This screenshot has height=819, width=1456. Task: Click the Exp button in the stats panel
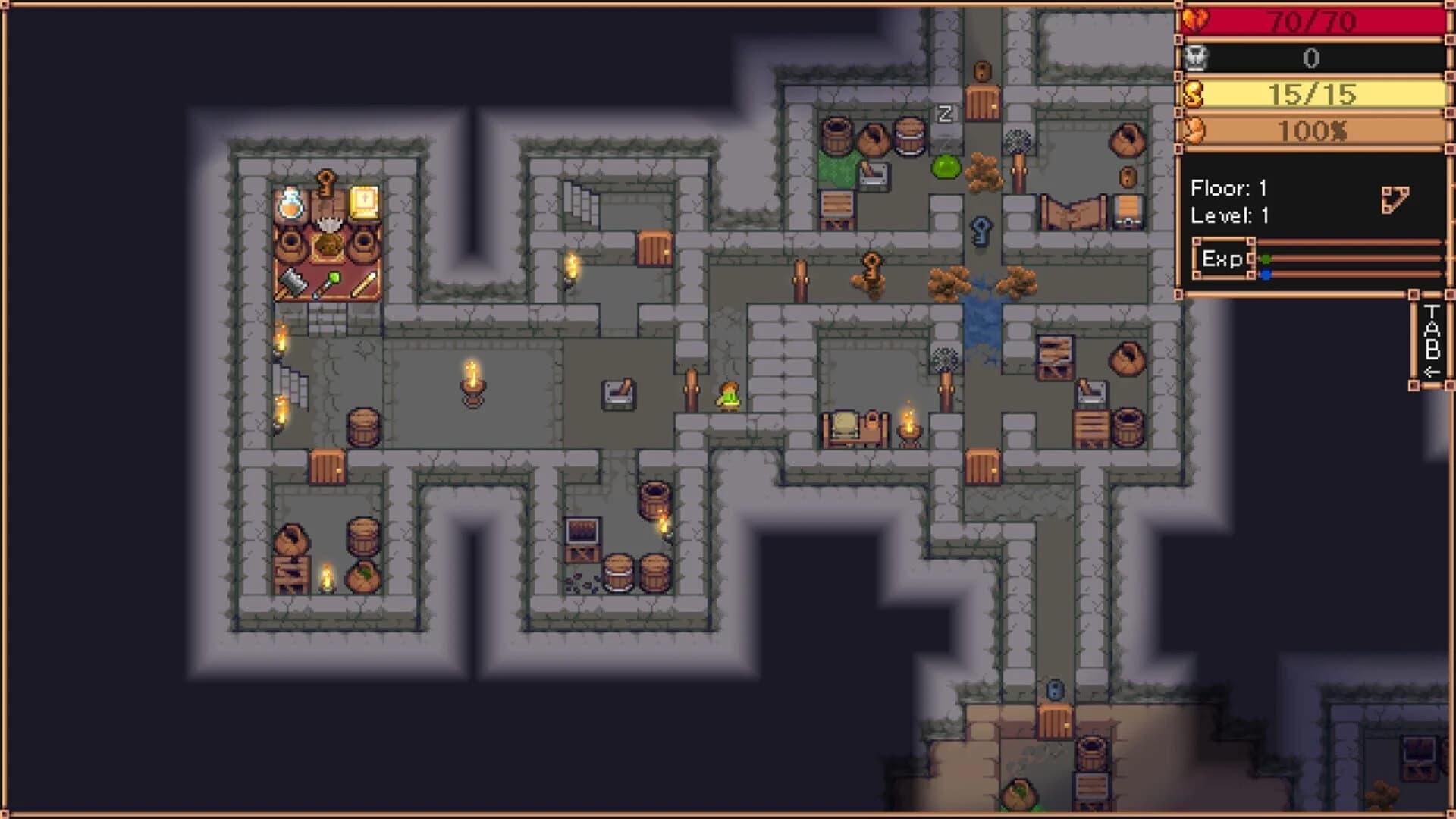[1222, 258]
